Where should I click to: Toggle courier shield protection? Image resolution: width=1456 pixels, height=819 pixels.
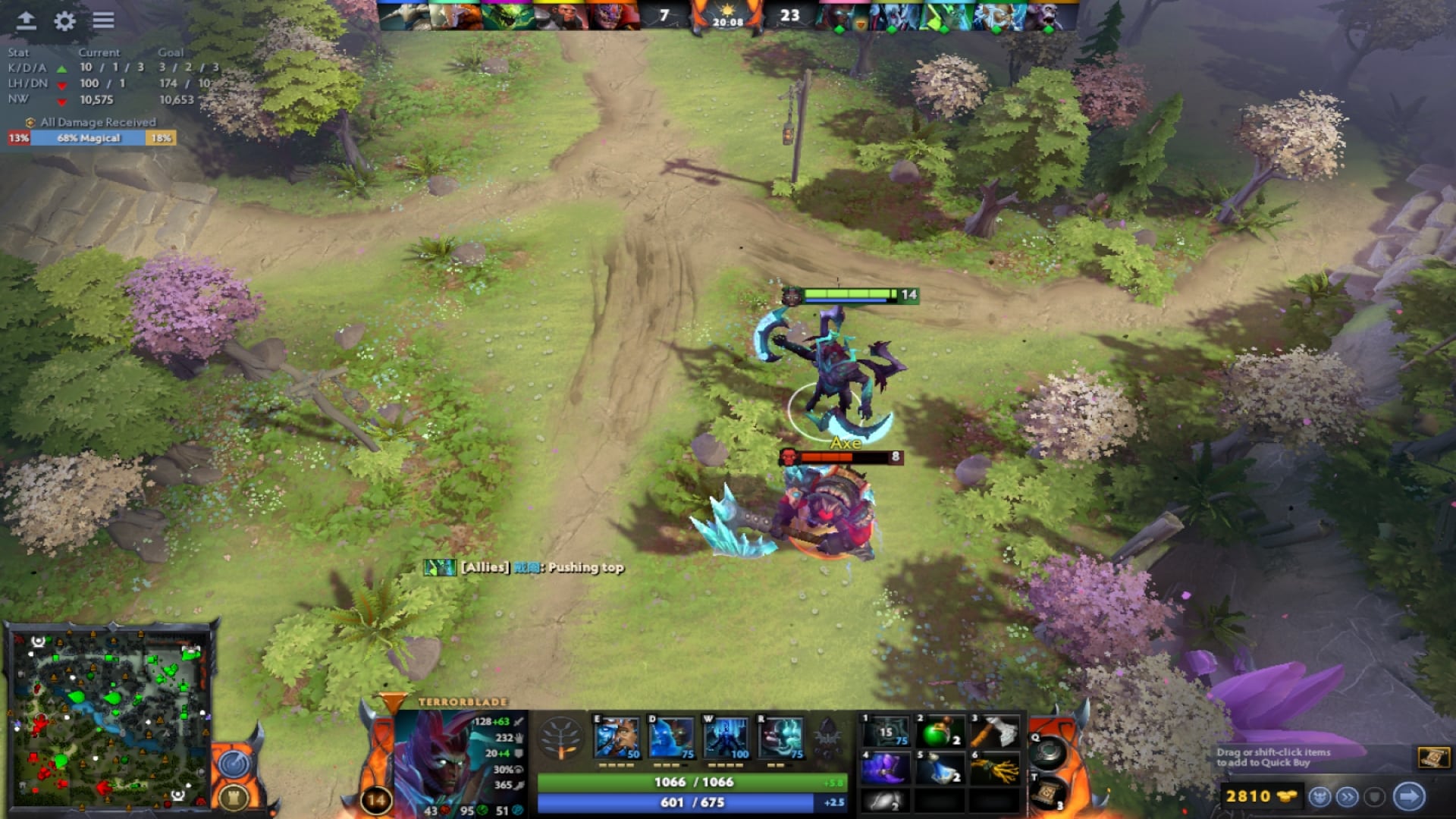tap(1375, 796)
